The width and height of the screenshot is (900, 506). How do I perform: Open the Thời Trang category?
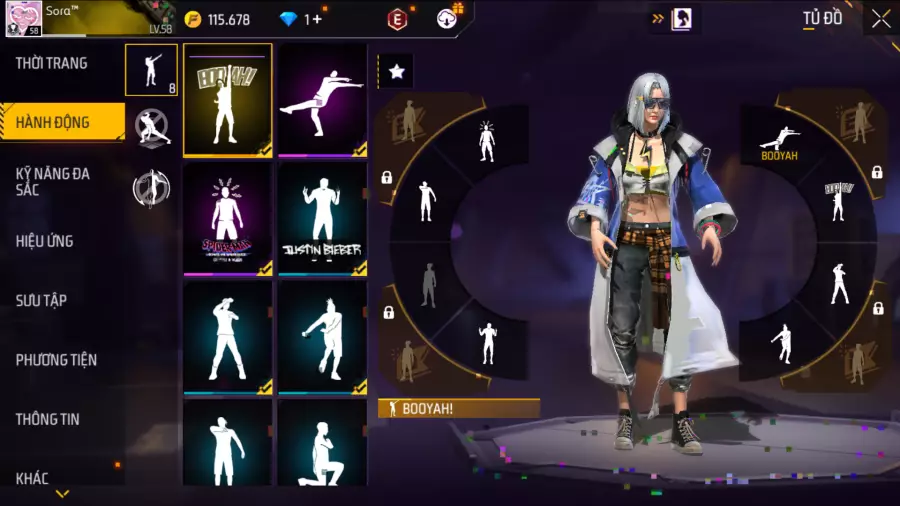tap(52, 63)
